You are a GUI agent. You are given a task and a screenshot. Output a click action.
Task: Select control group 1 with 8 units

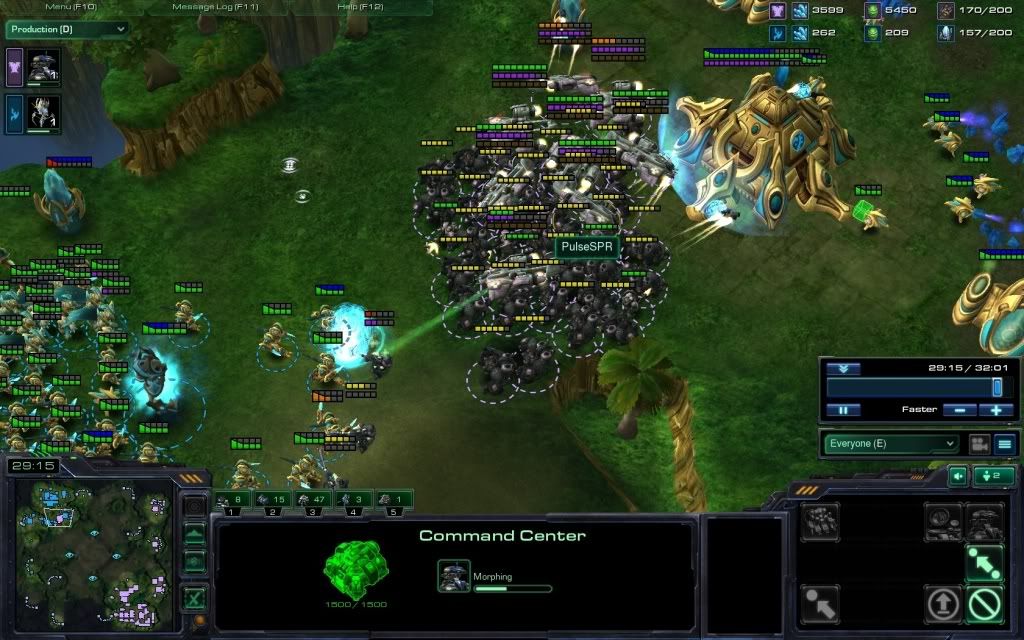point(233,499)
